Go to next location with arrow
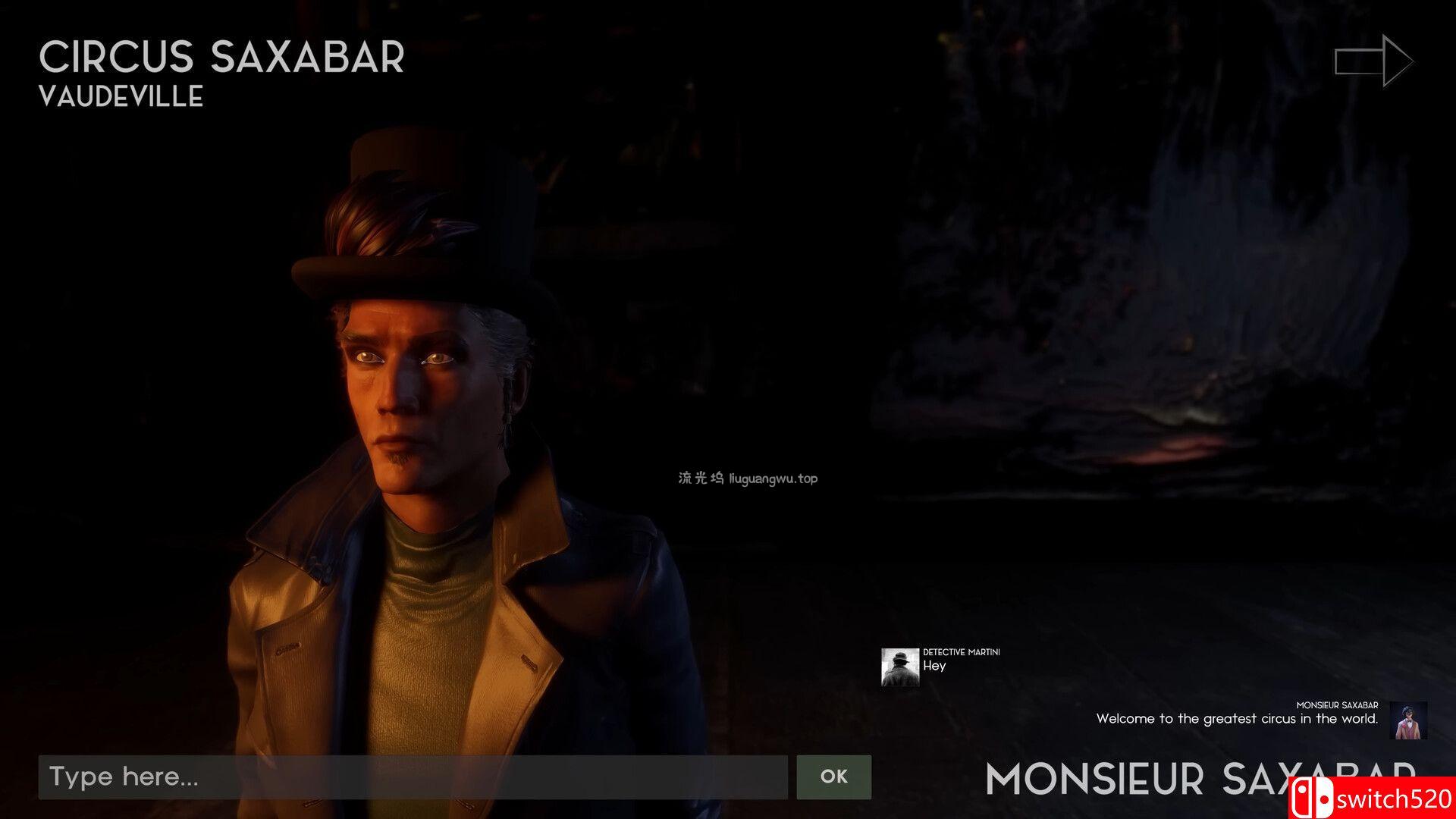This screenshot has width=1456, height=819. point(1373,61)
